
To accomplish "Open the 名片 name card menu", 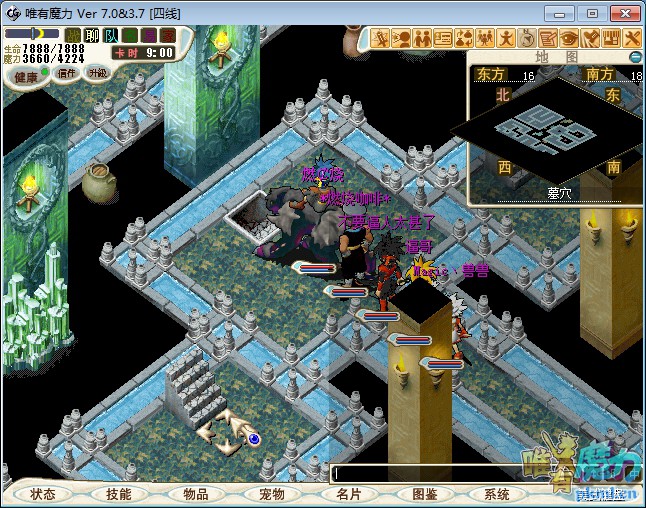I will click(348, 494).
